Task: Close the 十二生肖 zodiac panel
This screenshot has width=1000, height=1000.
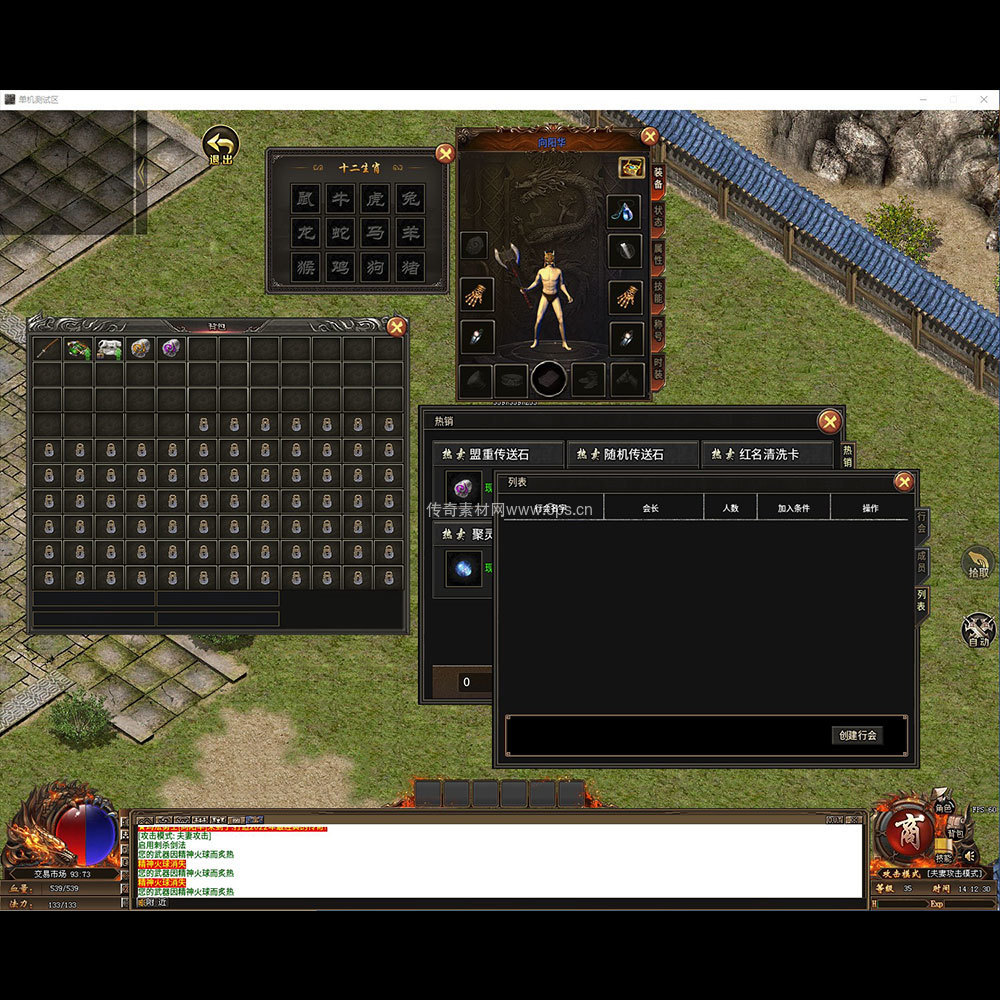Action: click(445, 154)
